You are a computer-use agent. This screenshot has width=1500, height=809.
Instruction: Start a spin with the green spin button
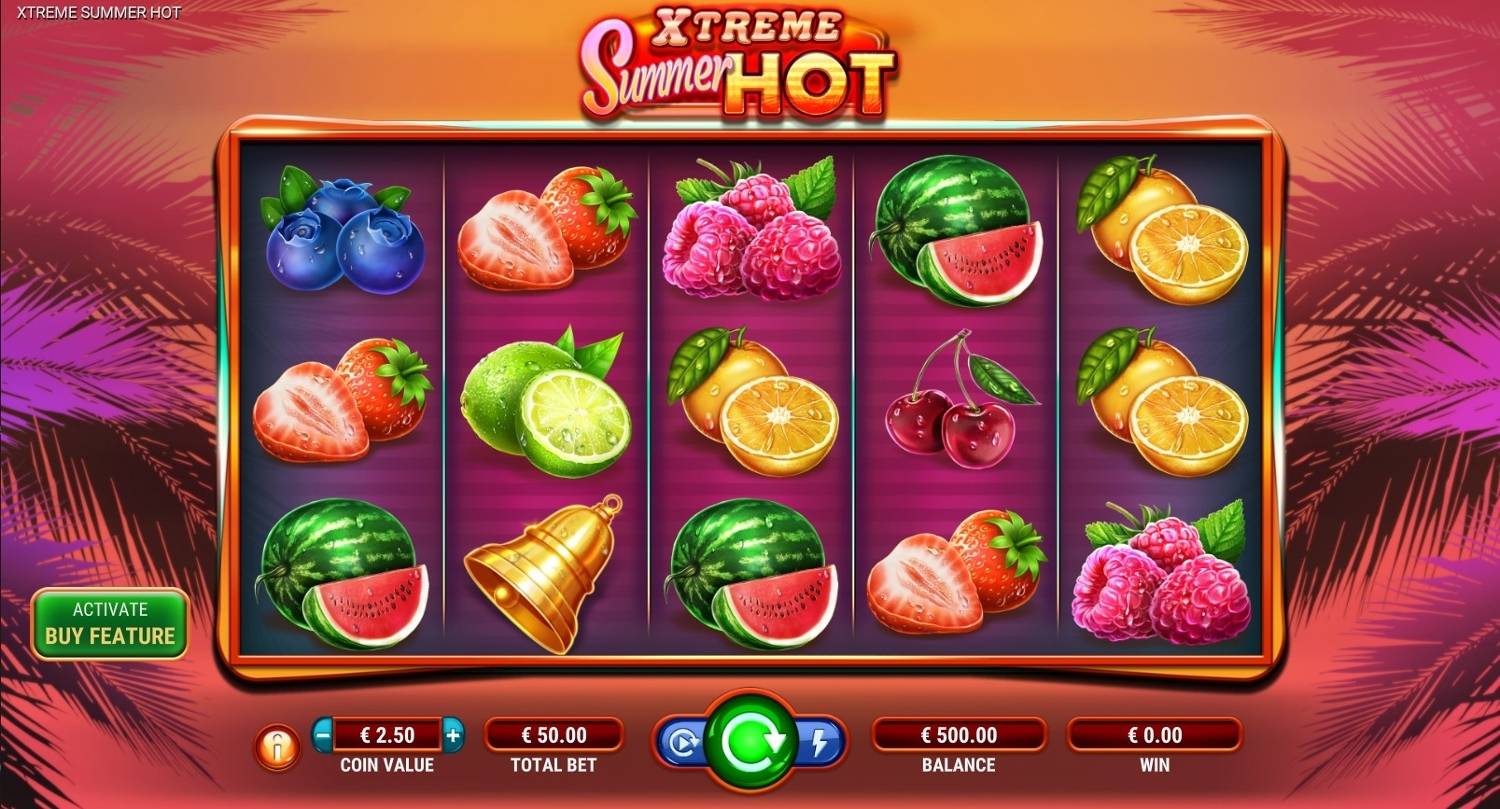click(x=748, y=742)
